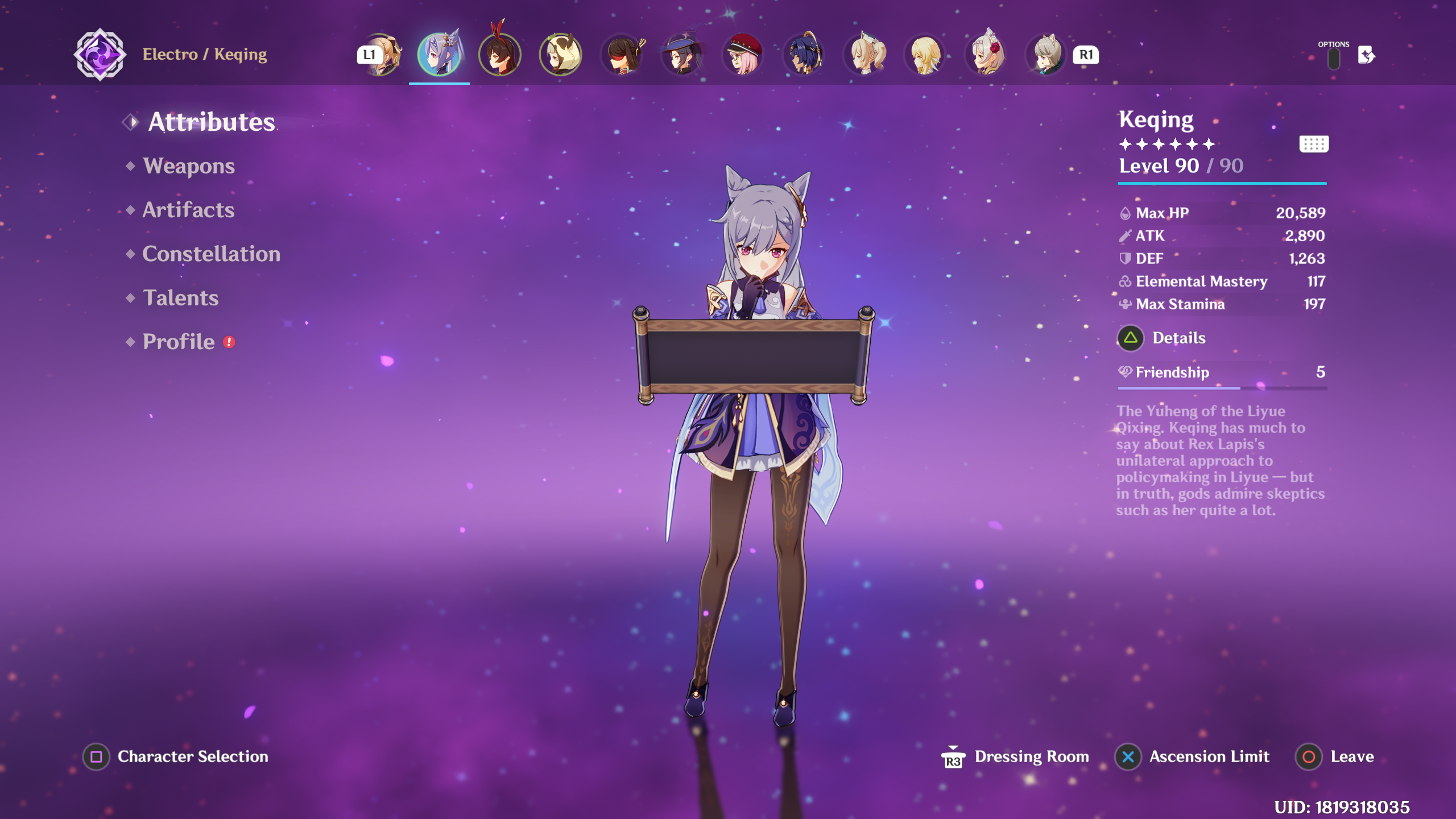Screen dimensions: 1456x819
Task: Select pink-haired Charlotte's portrait
Action: click(743, 55)
